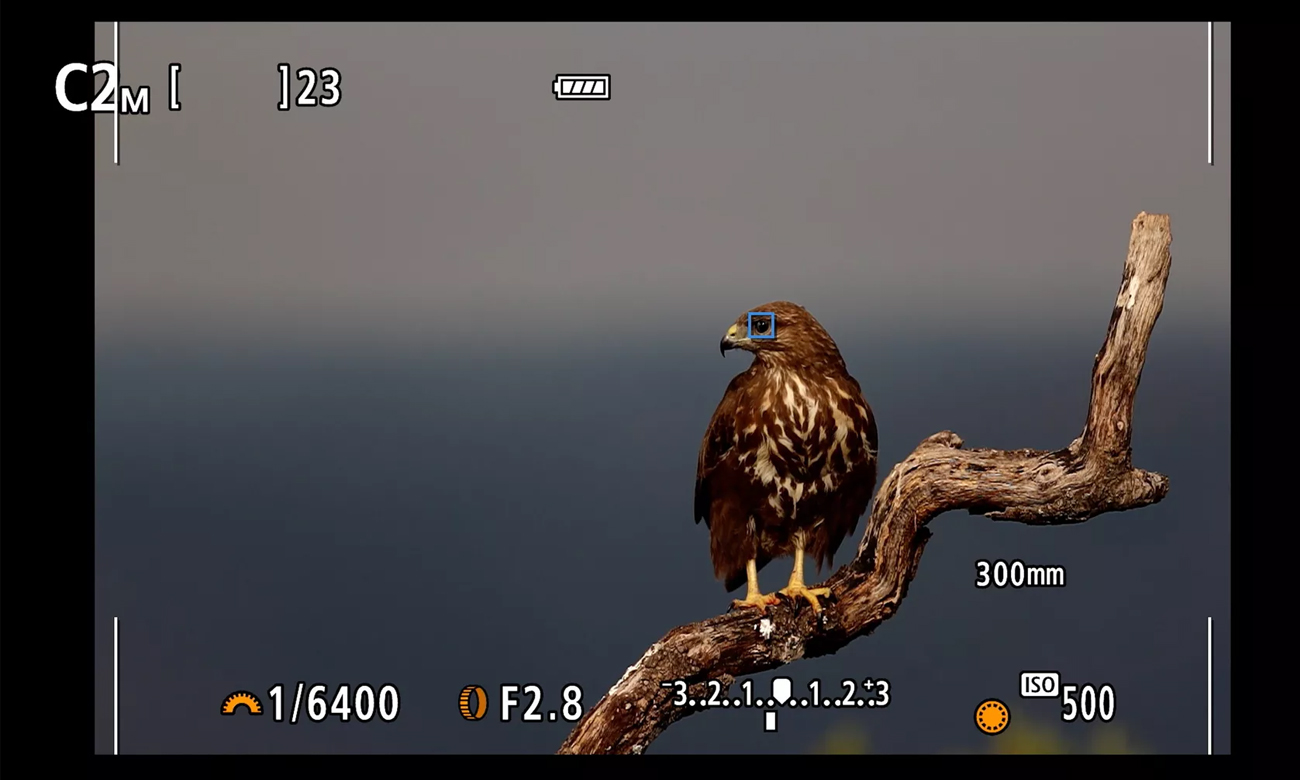Select the exposure compensation scale

tap(775, 694)
